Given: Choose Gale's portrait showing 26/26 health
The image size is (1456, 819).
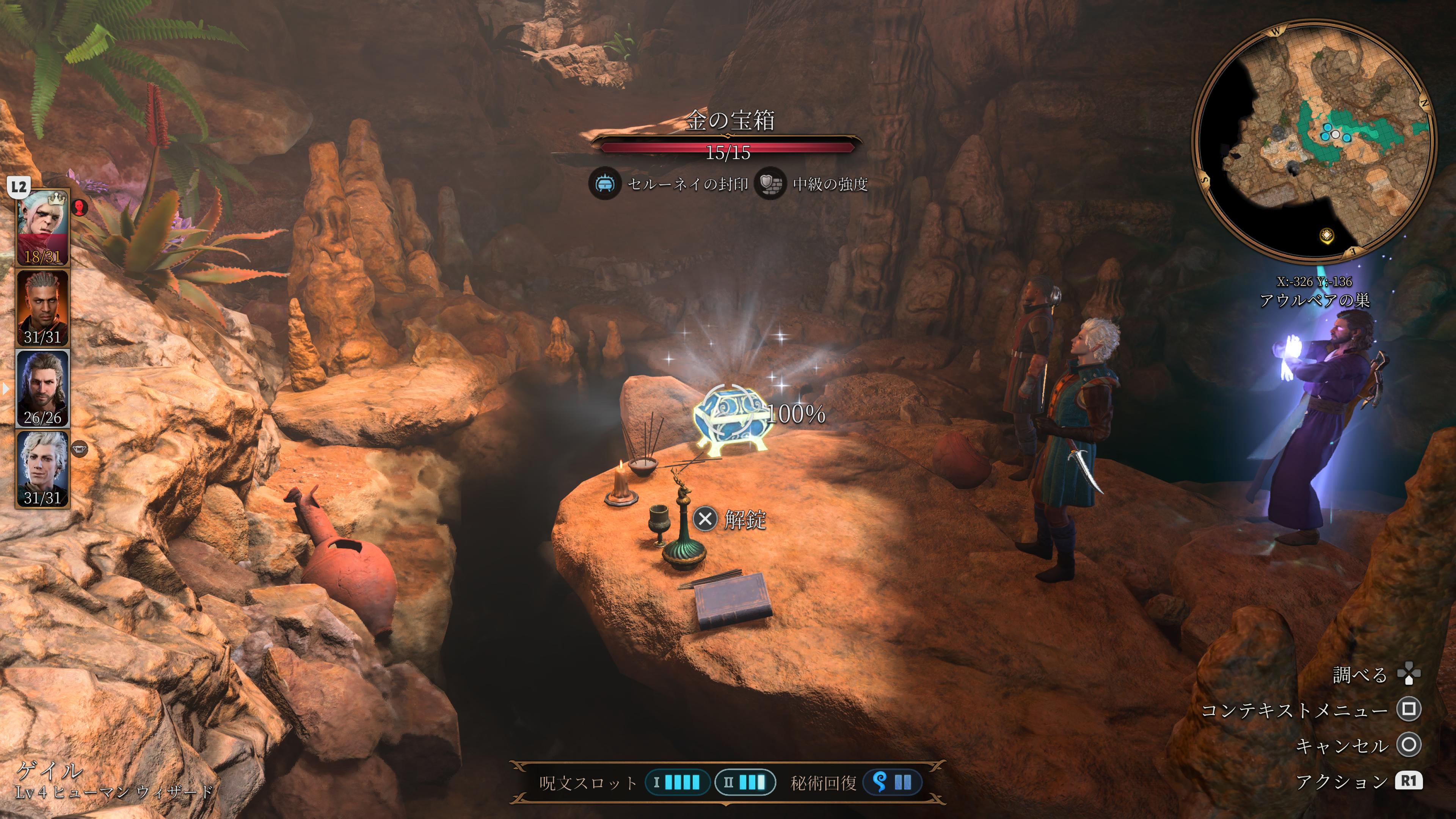Looking at the screenshot, I should click(42, 388).
